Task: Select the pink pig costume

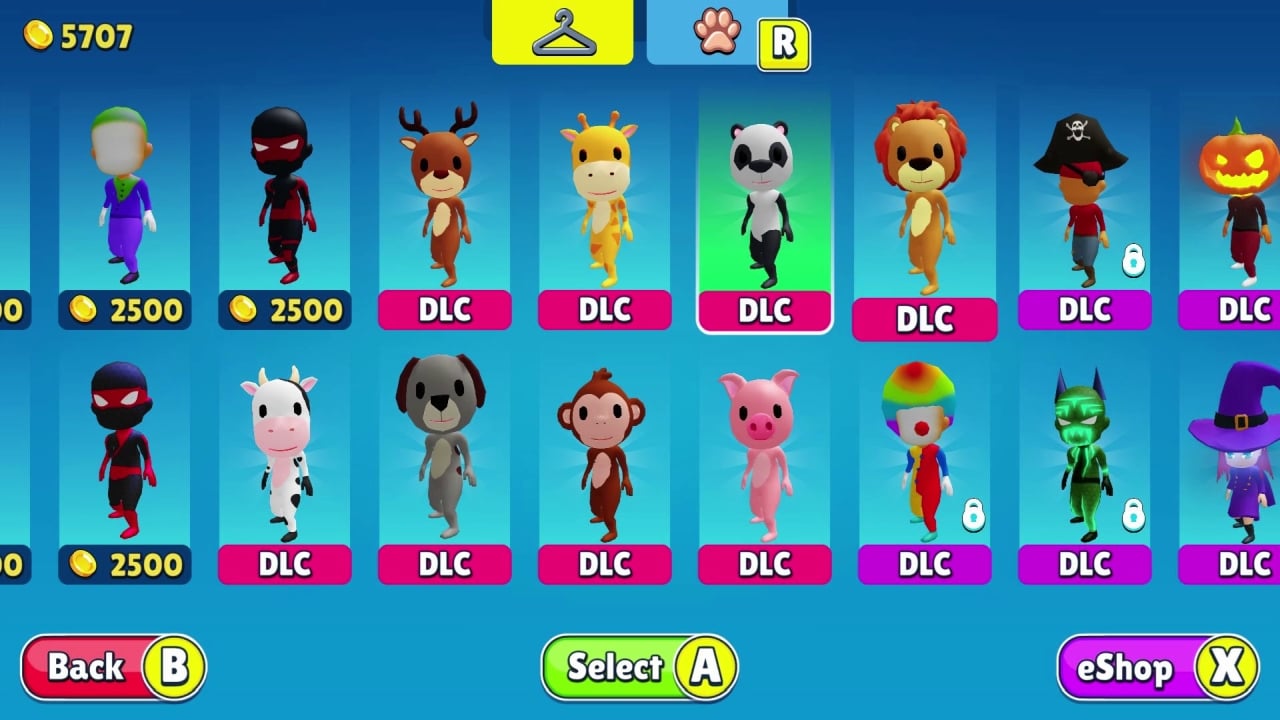Action: click(x=764, y=450)
